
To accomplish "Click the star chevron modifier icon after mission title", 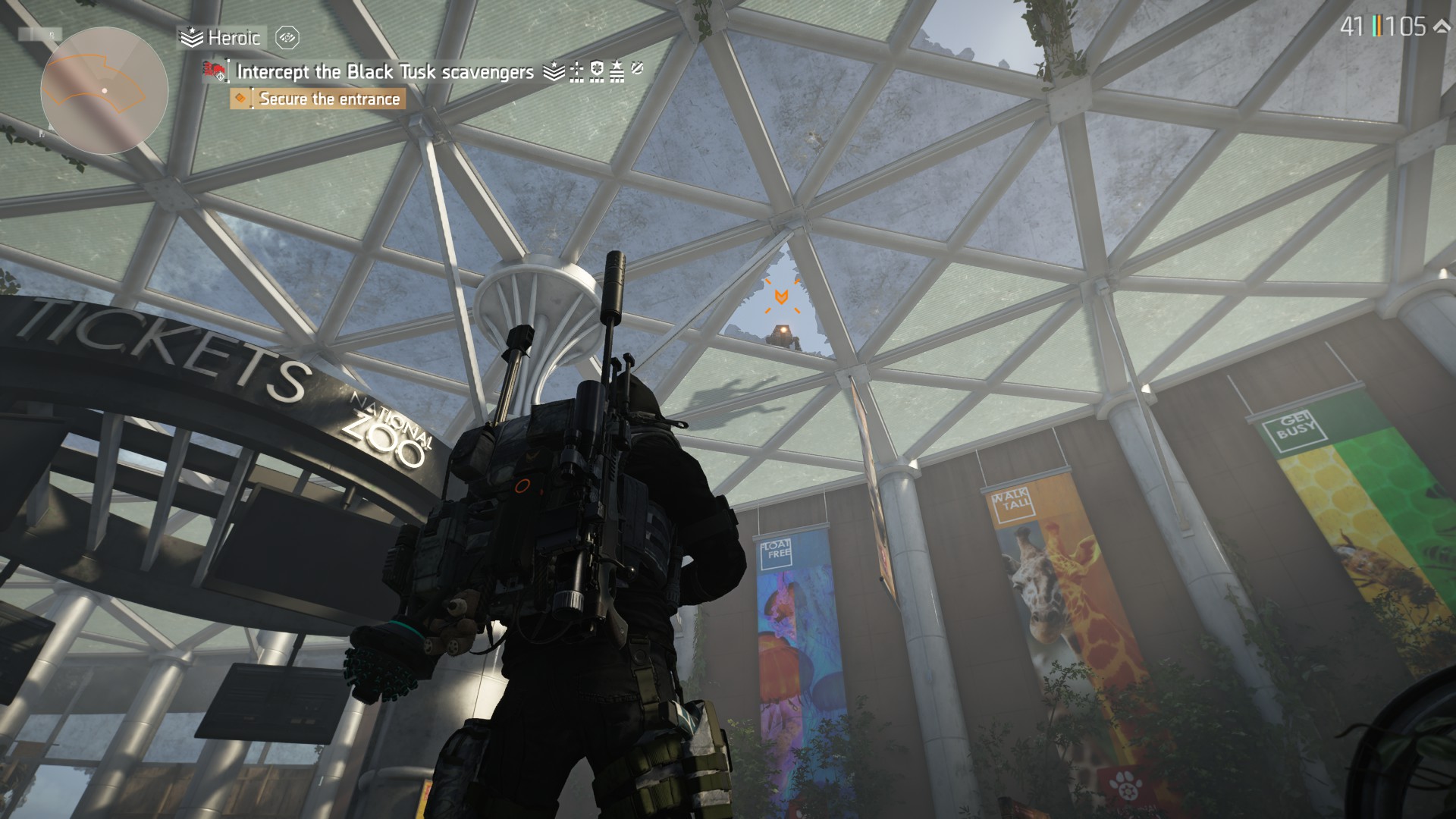I will tap(554, 72).
